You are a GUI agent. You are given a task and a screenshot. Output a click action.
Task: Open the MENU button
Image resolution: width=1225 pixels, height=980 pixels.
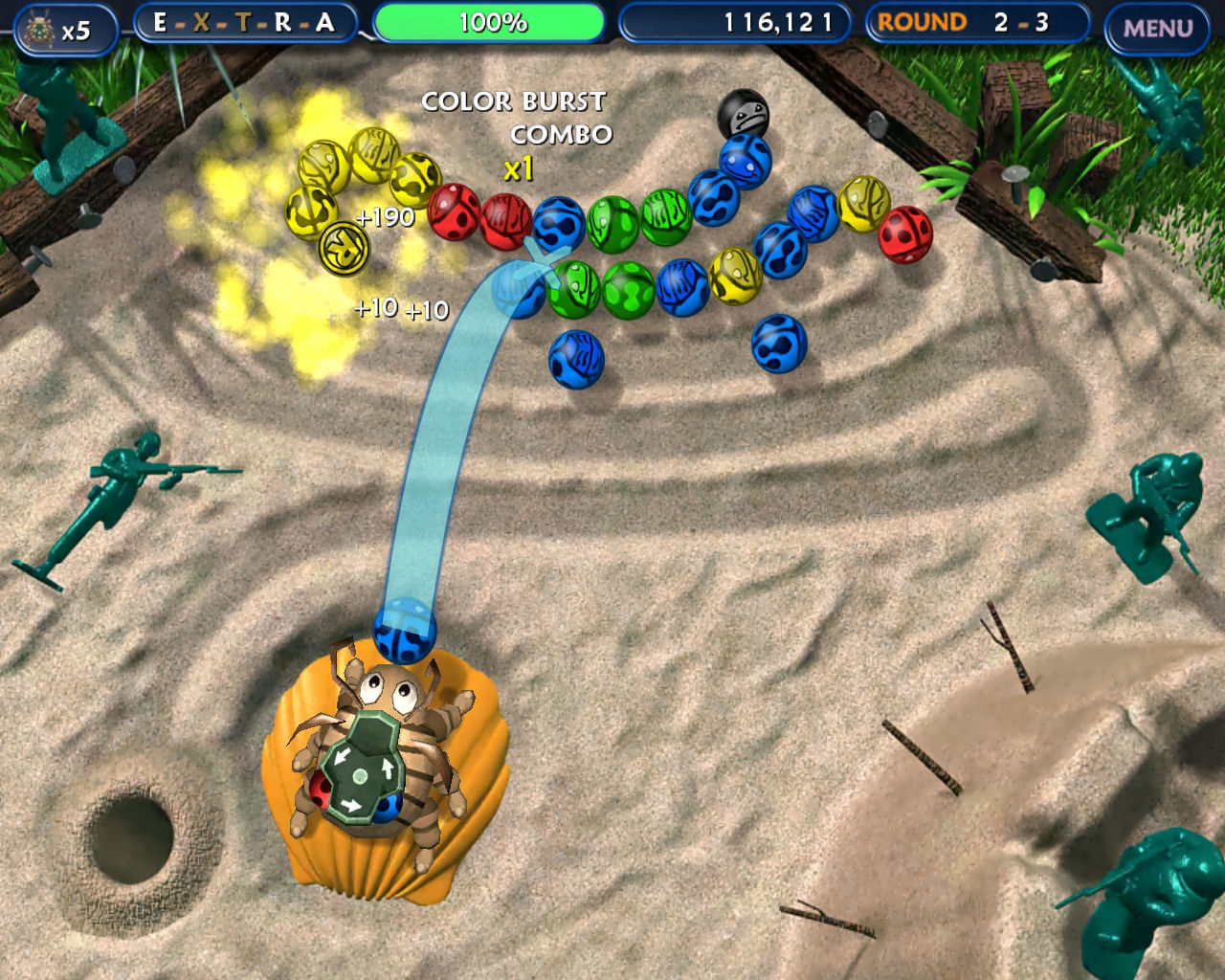tap(1157, 28)
